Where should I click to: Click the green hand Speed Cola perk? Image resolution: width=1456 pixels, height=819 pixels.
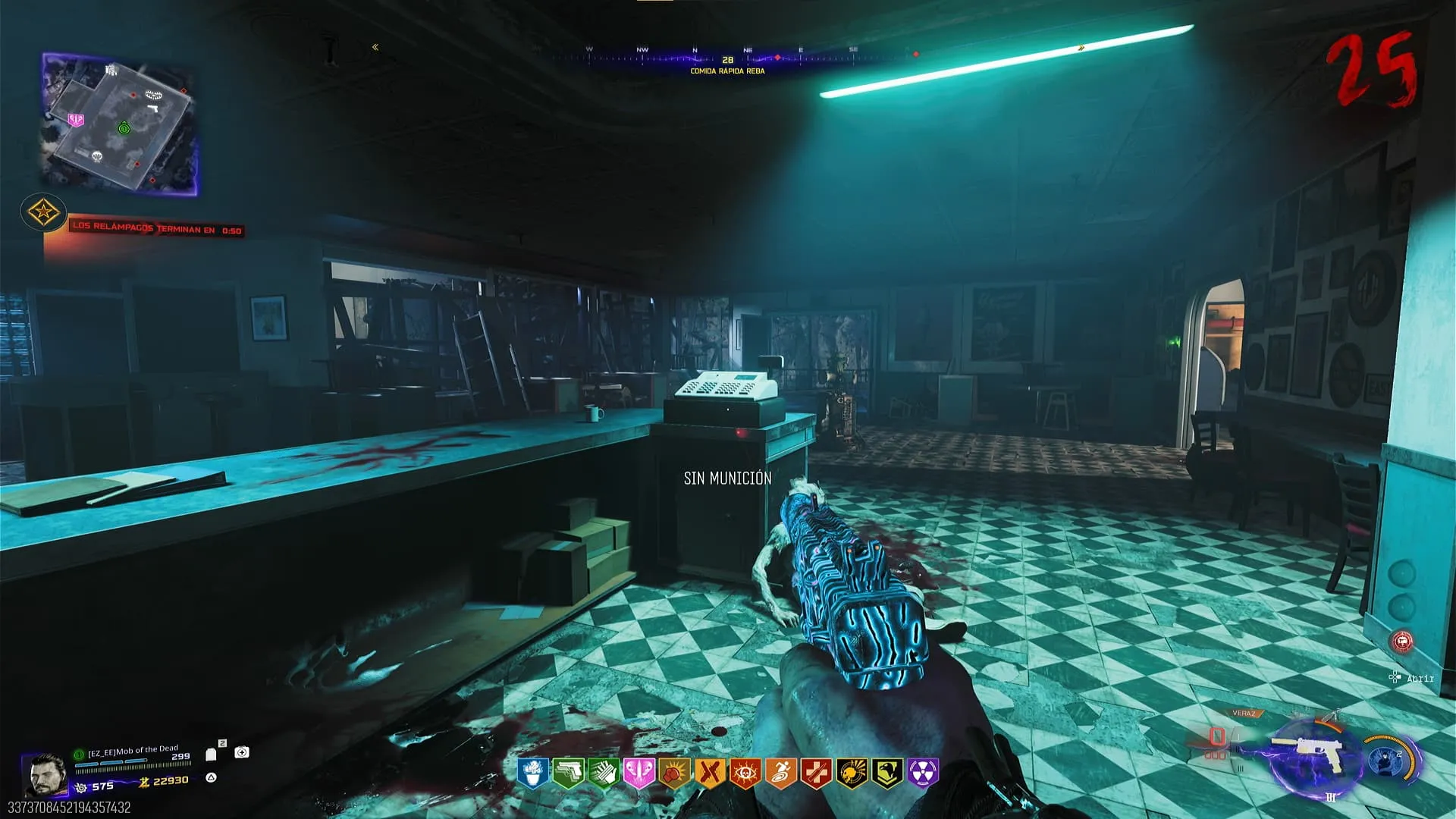[603, 773]
